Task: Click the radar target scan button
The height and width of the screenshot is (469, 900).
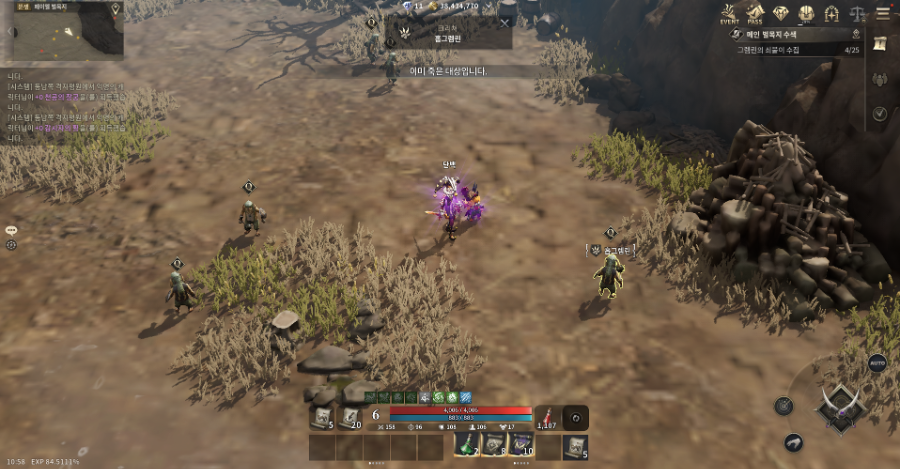Action: (x=784, y=405)
